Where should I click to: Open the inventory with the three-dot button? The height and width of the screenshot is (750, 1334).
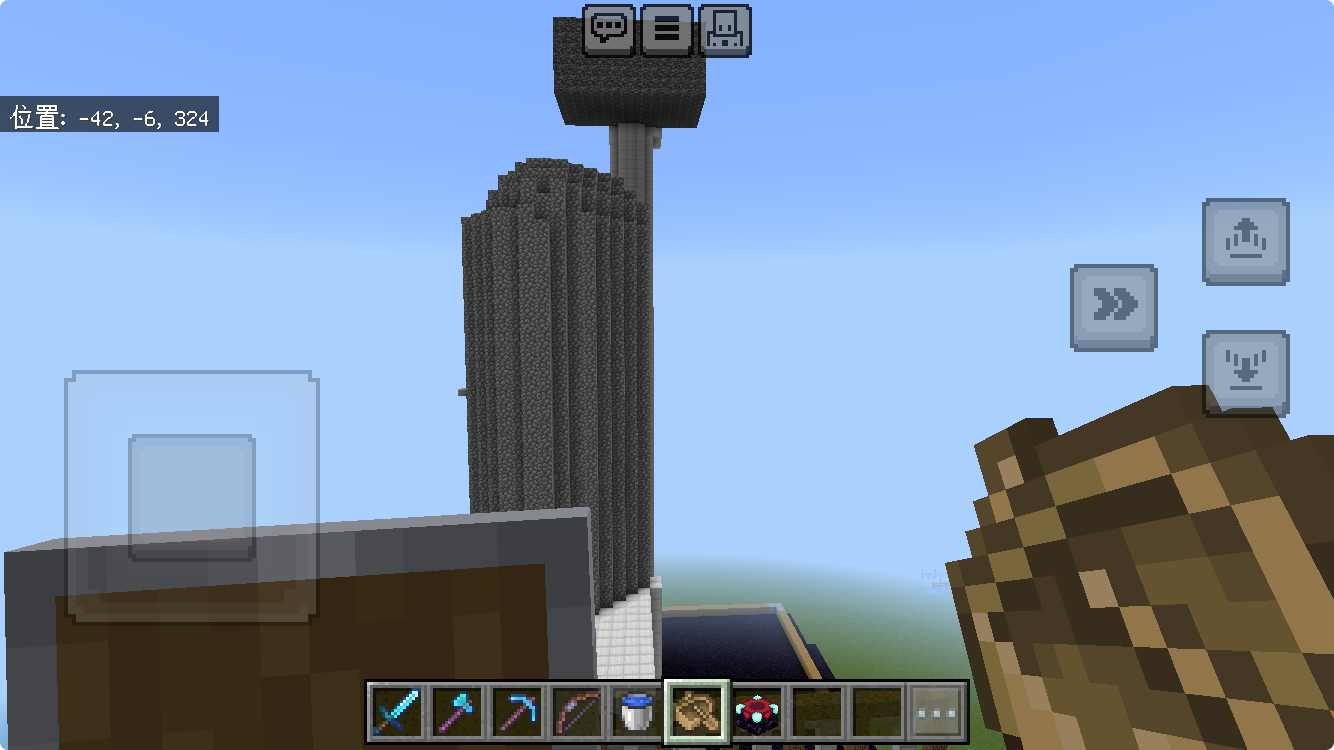937,712
